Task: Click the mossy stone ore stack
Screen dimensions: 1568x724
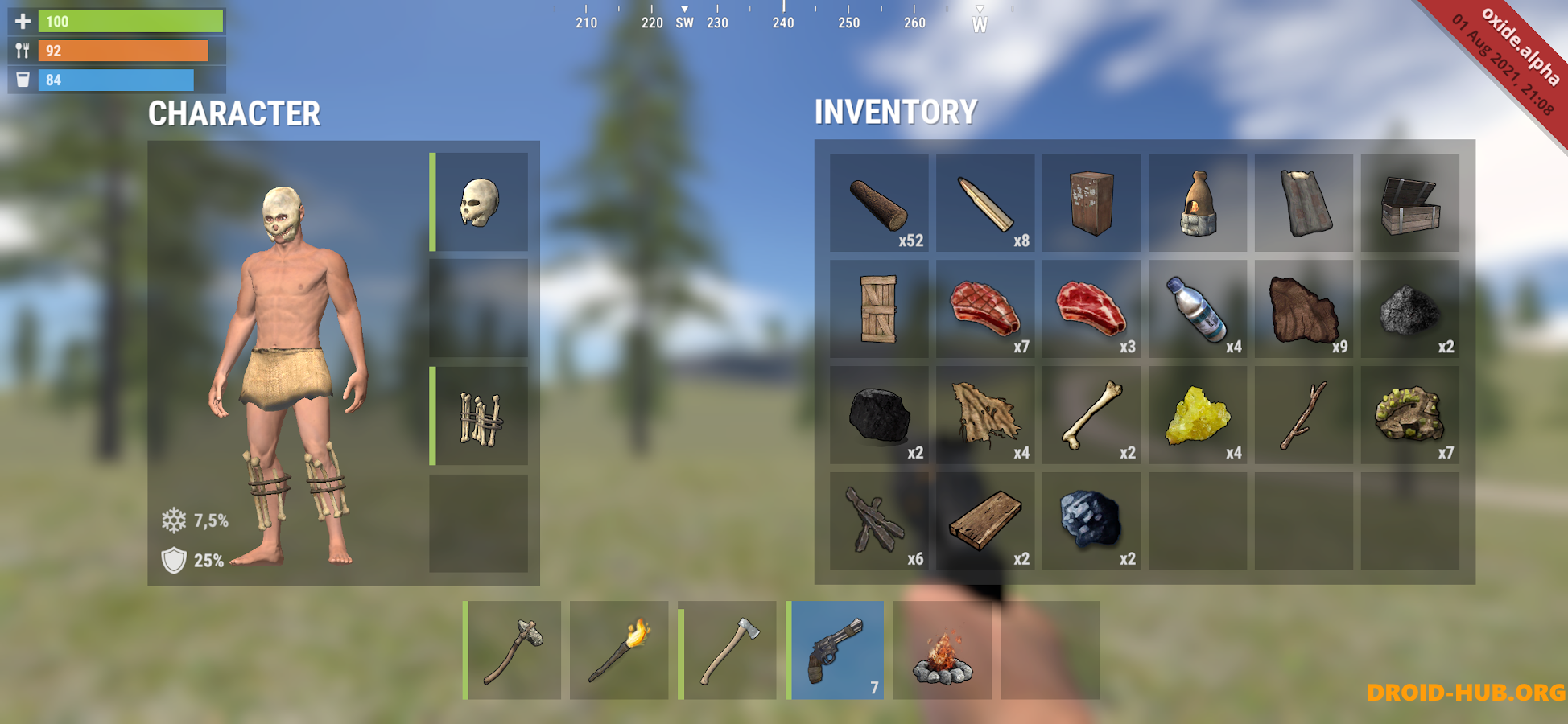Action: coord(1410,416)
